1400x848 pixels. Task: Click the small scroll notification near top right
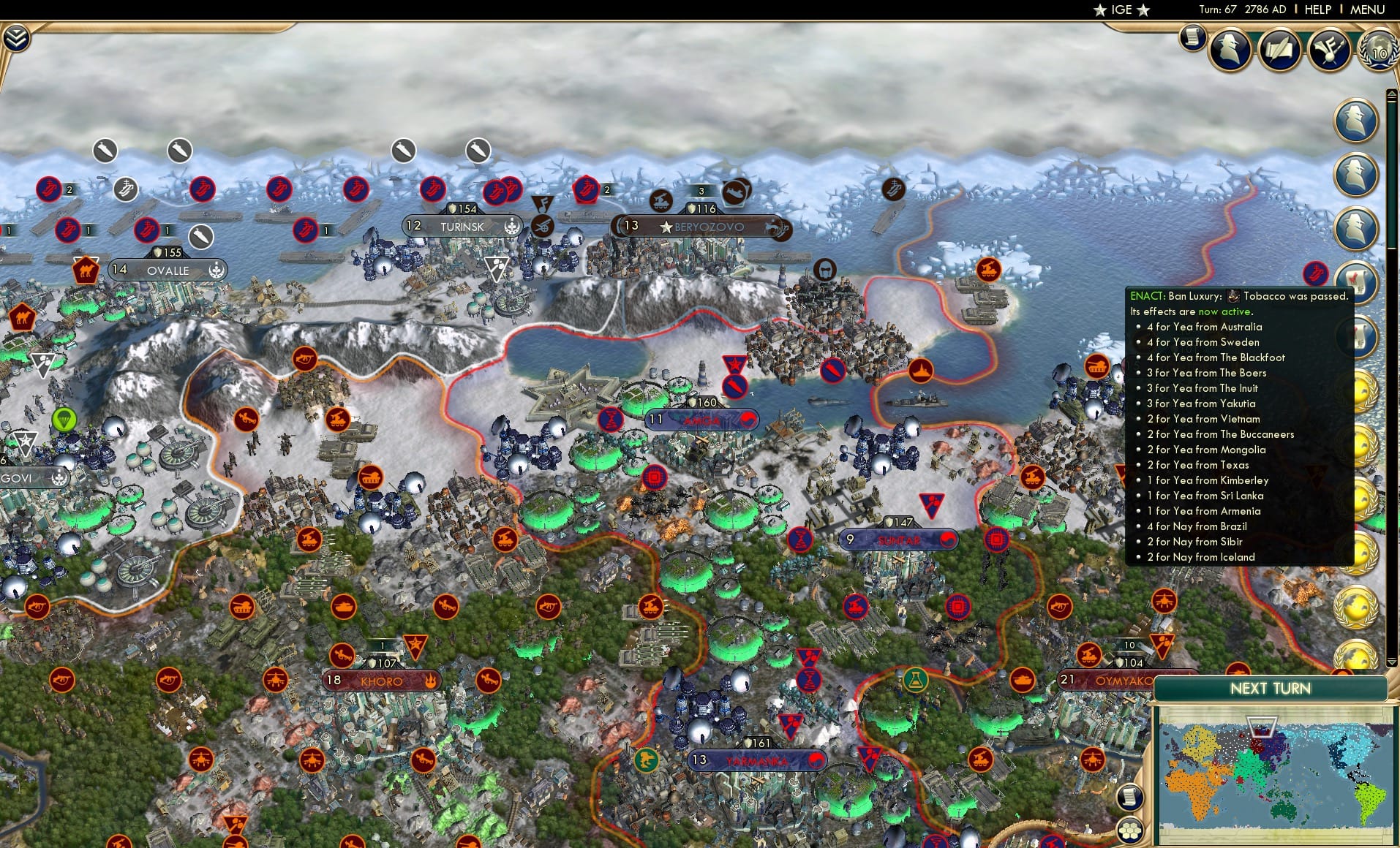(x=1192, y=38)
